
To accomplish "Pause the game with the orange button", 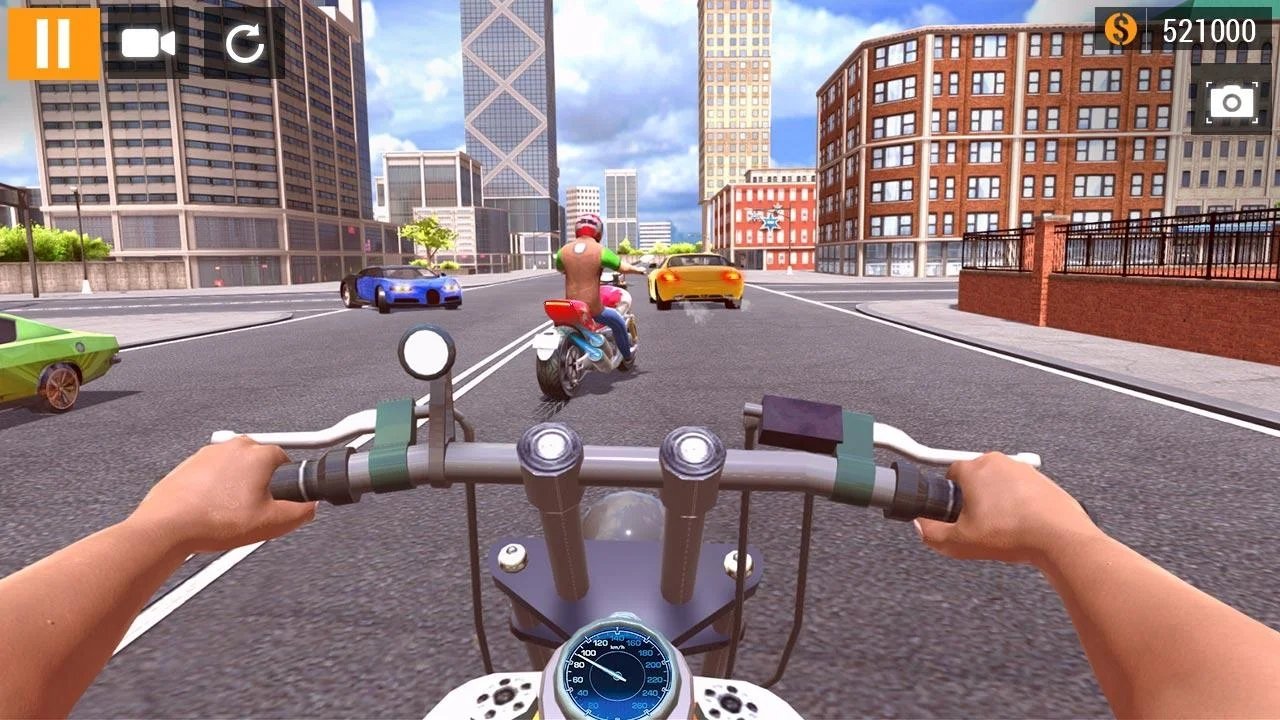I will pyautogui.click(x=54, y=43).
